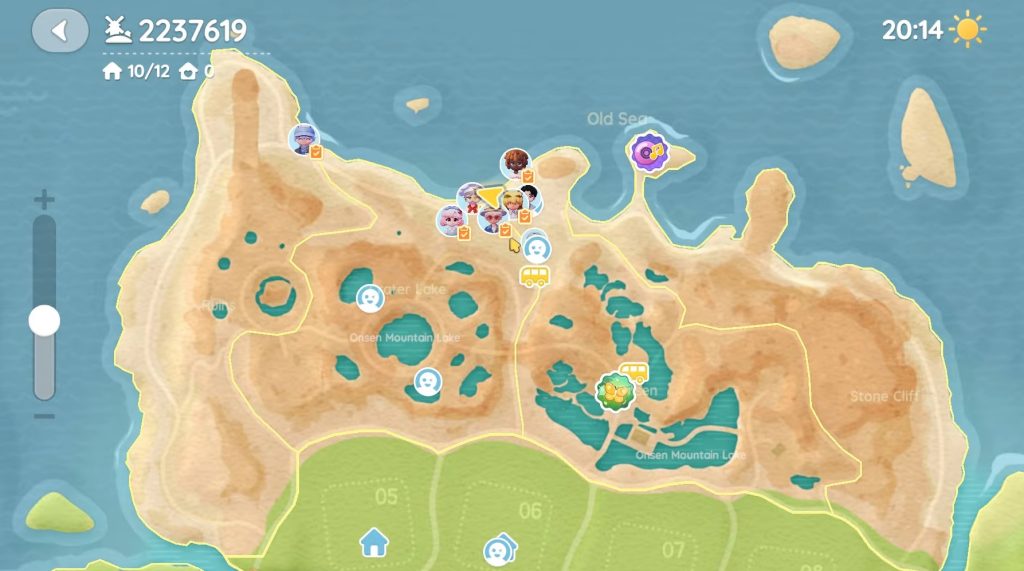Select the curly brown-haired character marker

515,163
